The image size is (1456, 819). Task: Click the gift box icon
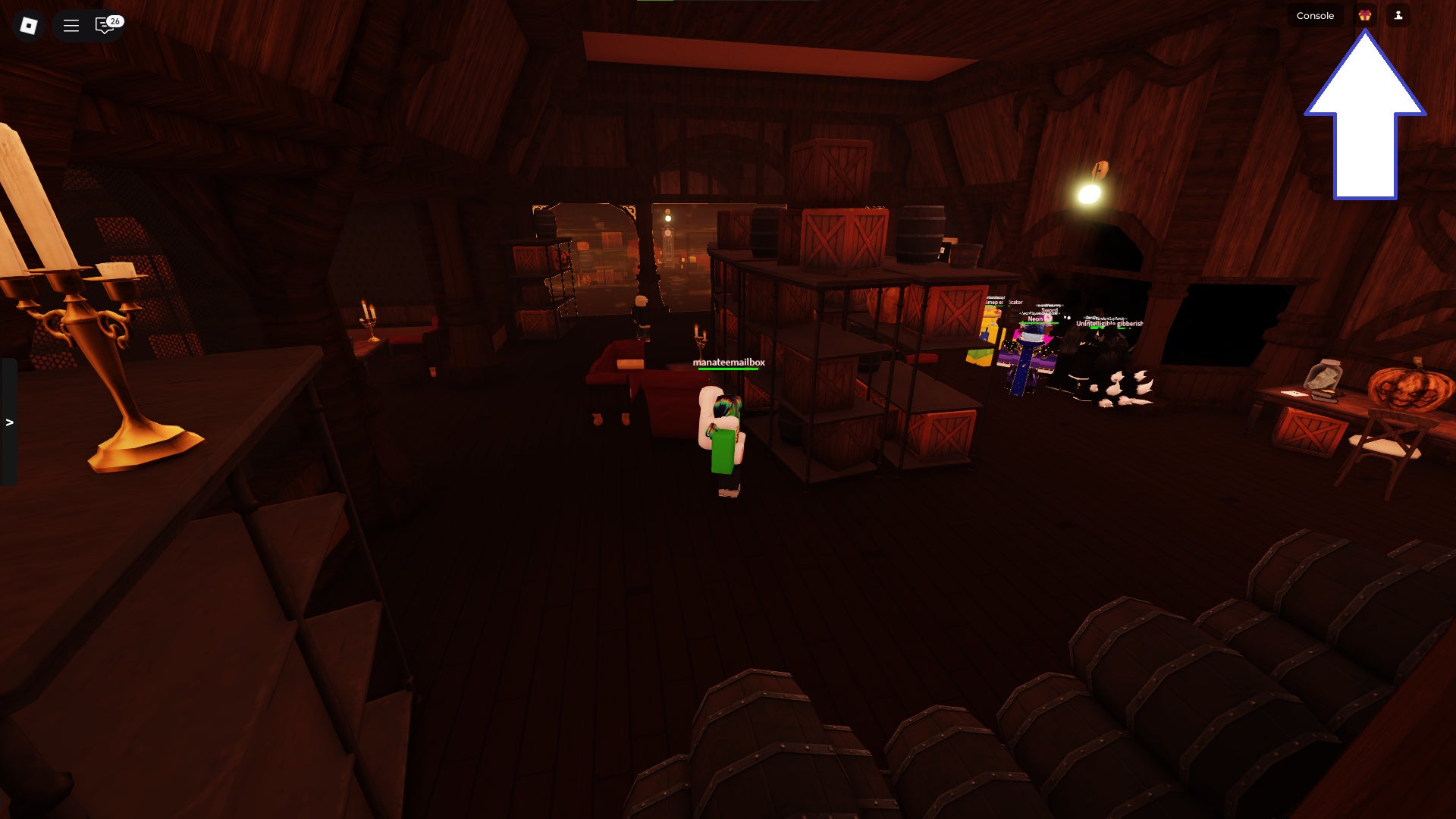pyautogui.click(x=1364, y=15)
